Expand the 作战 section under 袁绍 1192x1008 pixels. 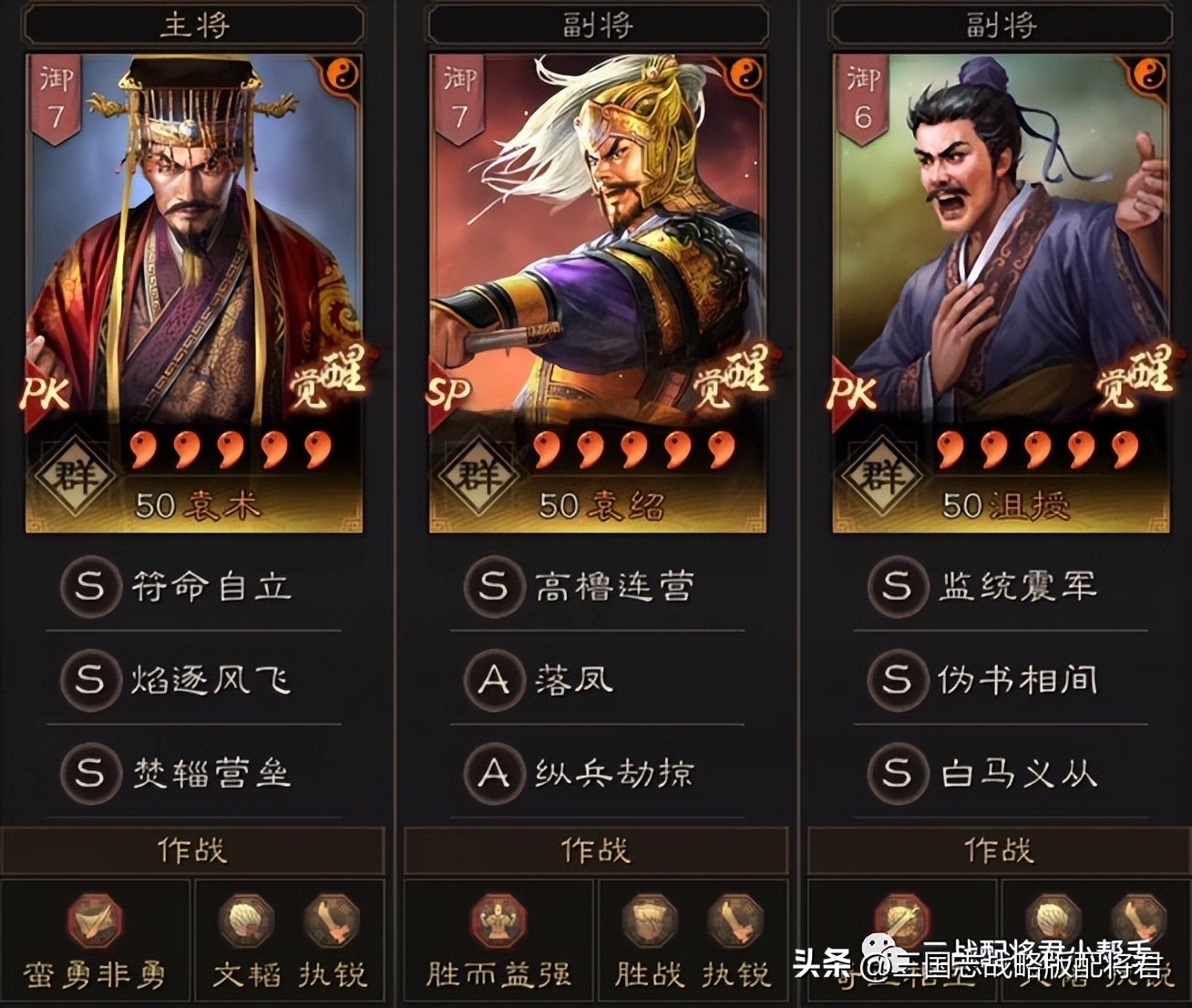(x=596, y=849)
